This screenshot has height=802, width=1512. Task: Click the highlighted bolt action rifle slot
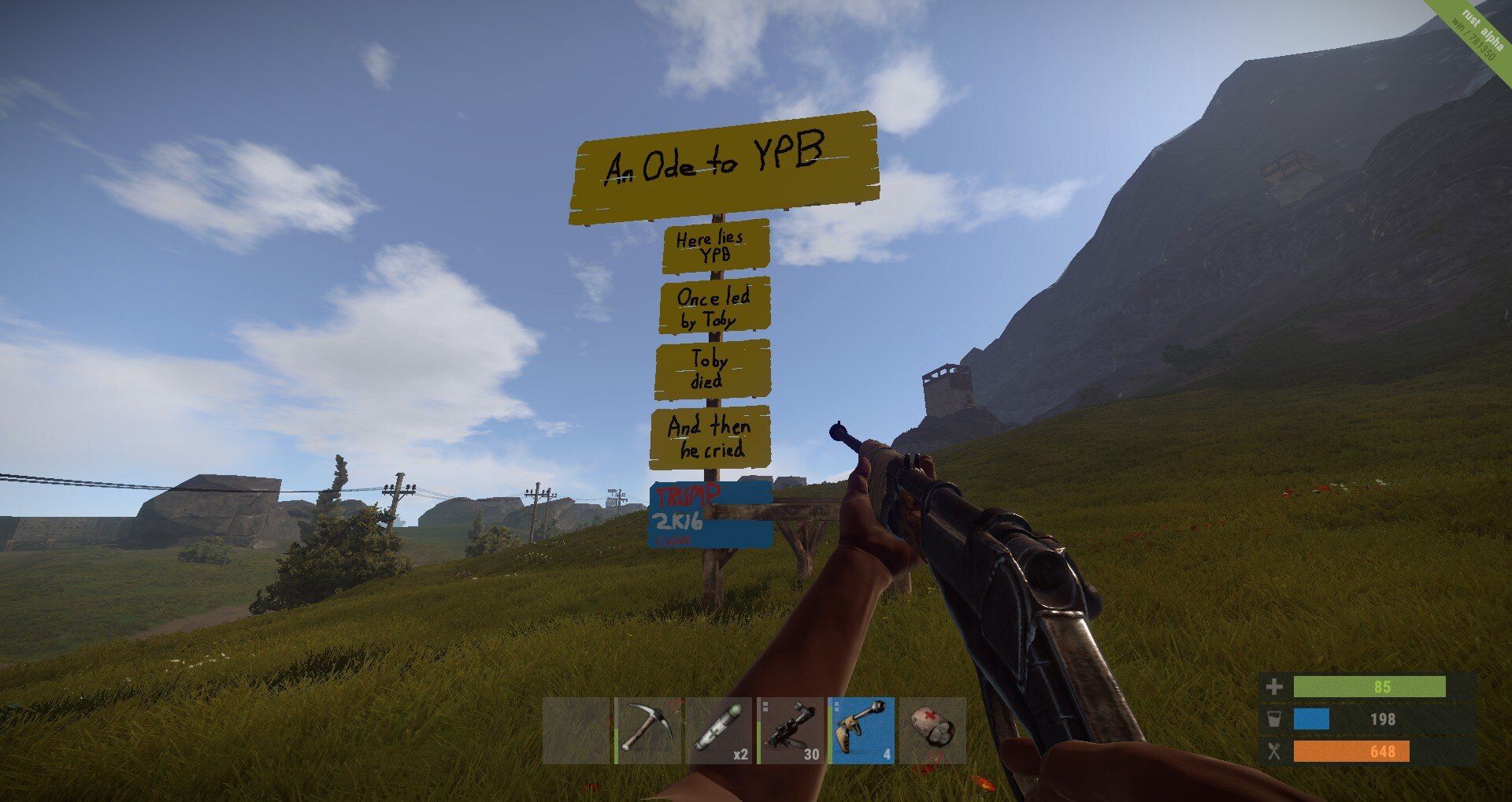pos(862,730)
